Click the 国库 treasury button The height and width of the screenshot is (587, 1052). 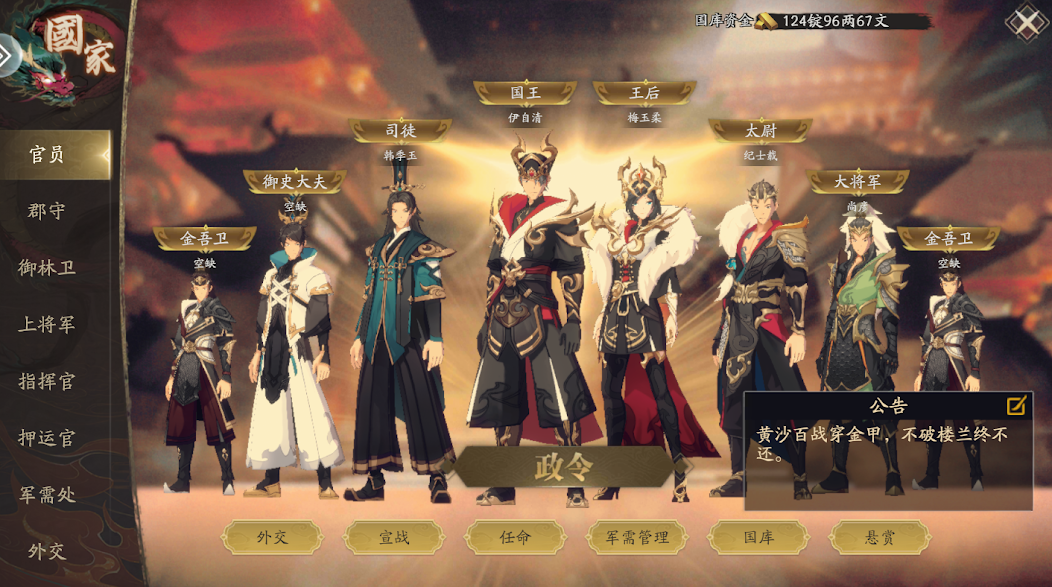[x=758, y=537]
